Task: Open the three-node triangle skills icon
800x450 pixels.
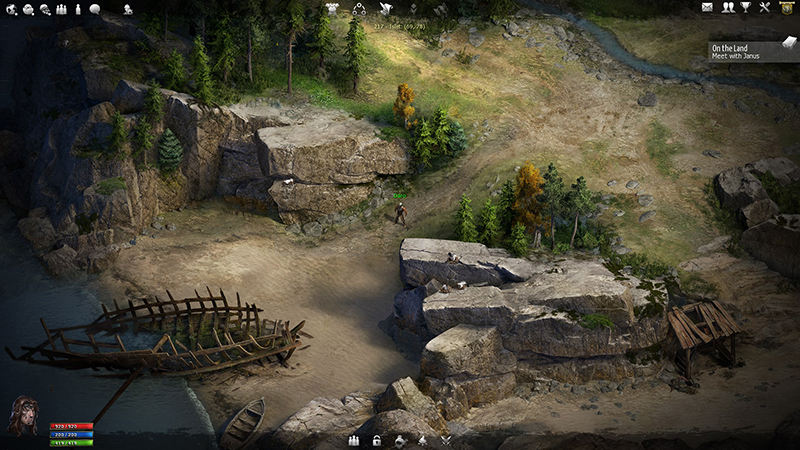Action: 359,9
